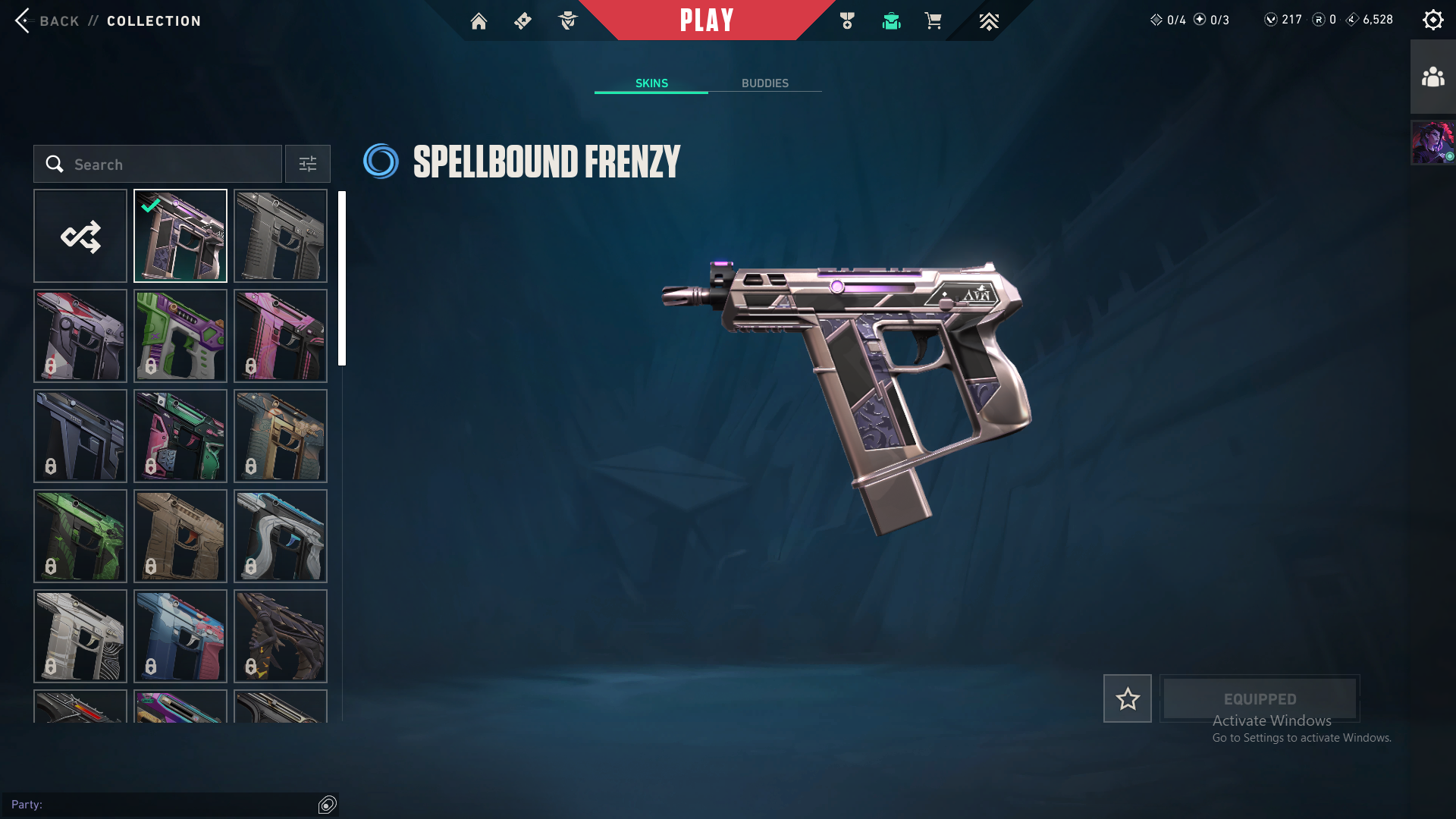Switch to the Buddies tab
Image resolution: width=1456 pixels, height=819 pixels.
pyautogui.click(x=764, y=83)
